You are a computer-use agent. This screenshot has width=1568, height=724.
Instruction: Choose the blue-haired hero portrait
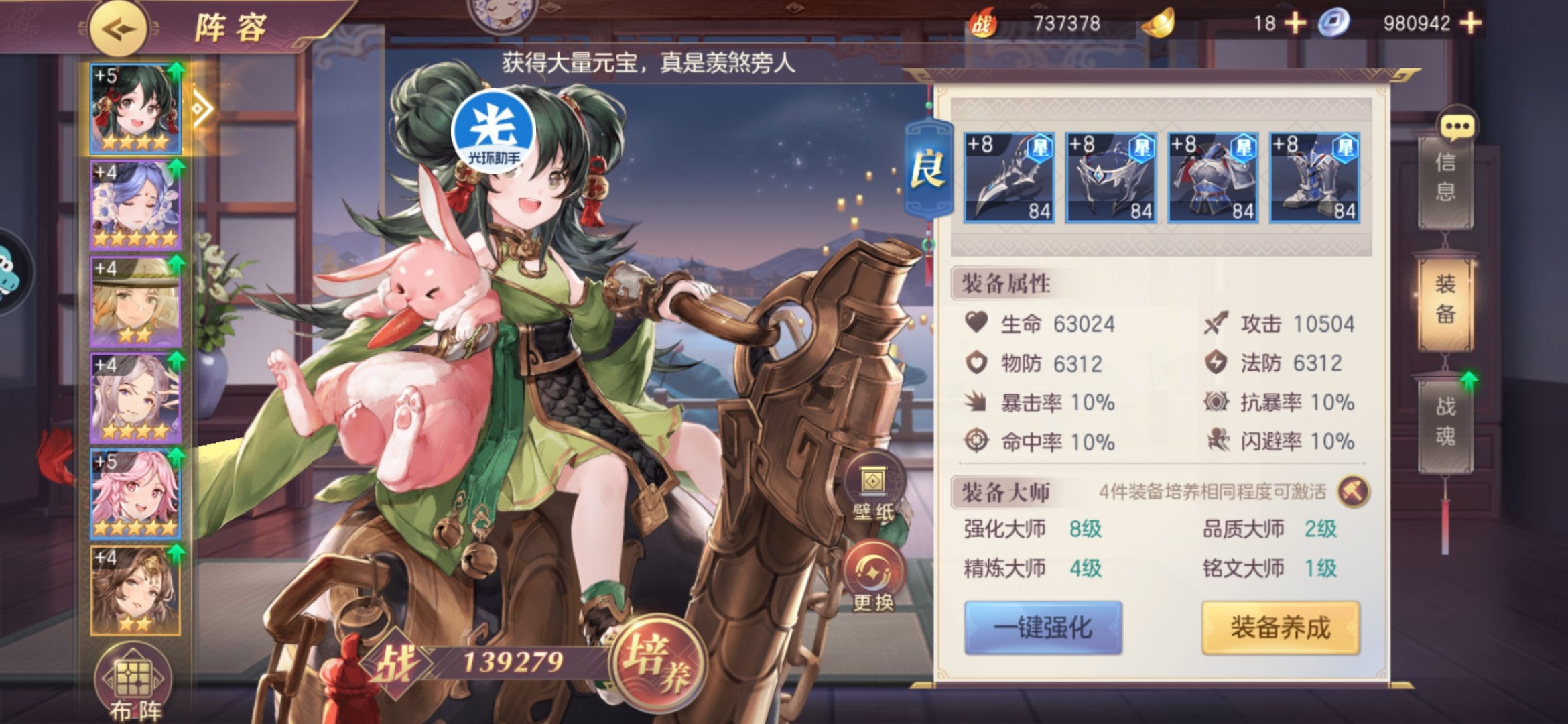[135, 205]
